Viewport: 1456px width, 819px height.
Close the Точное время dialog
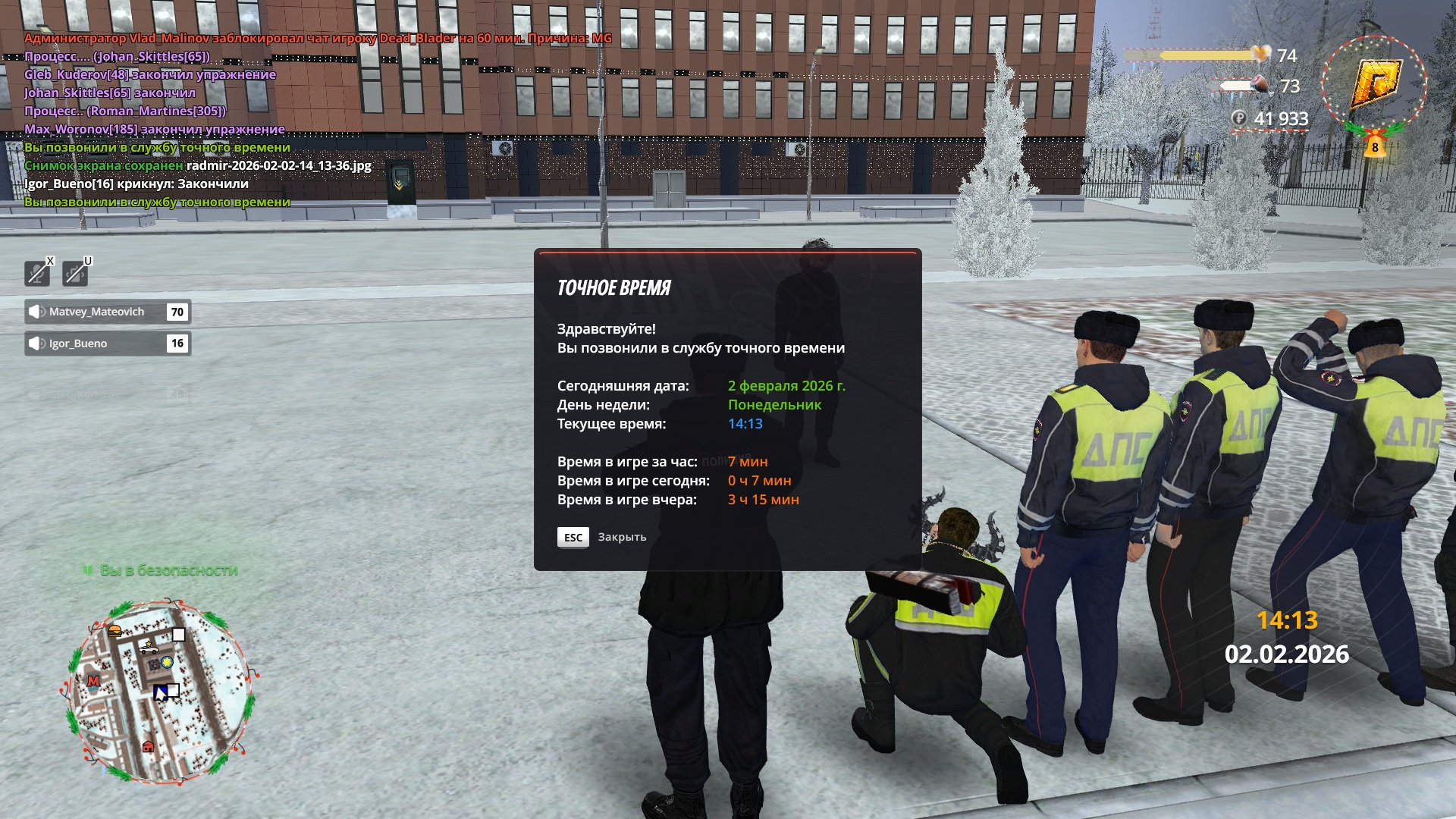point(573,537)
